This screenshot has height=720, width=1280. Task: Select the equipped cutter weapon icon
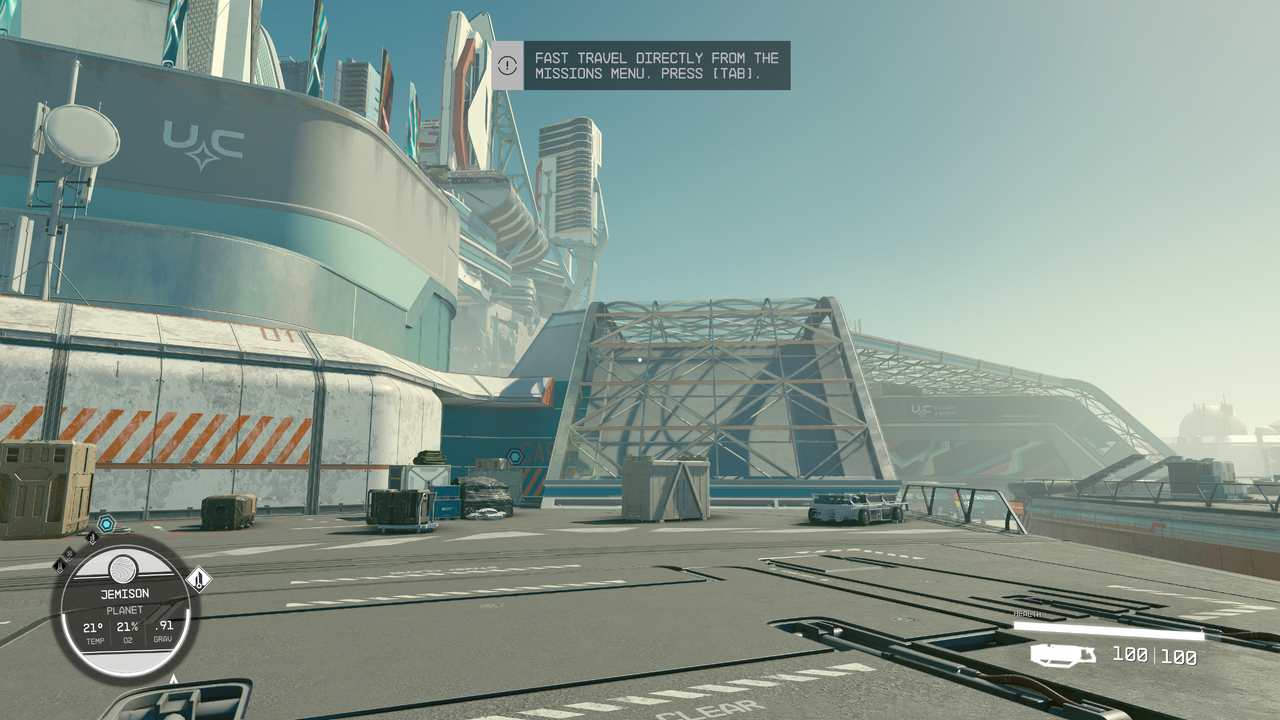click(x=1063, y=655)
